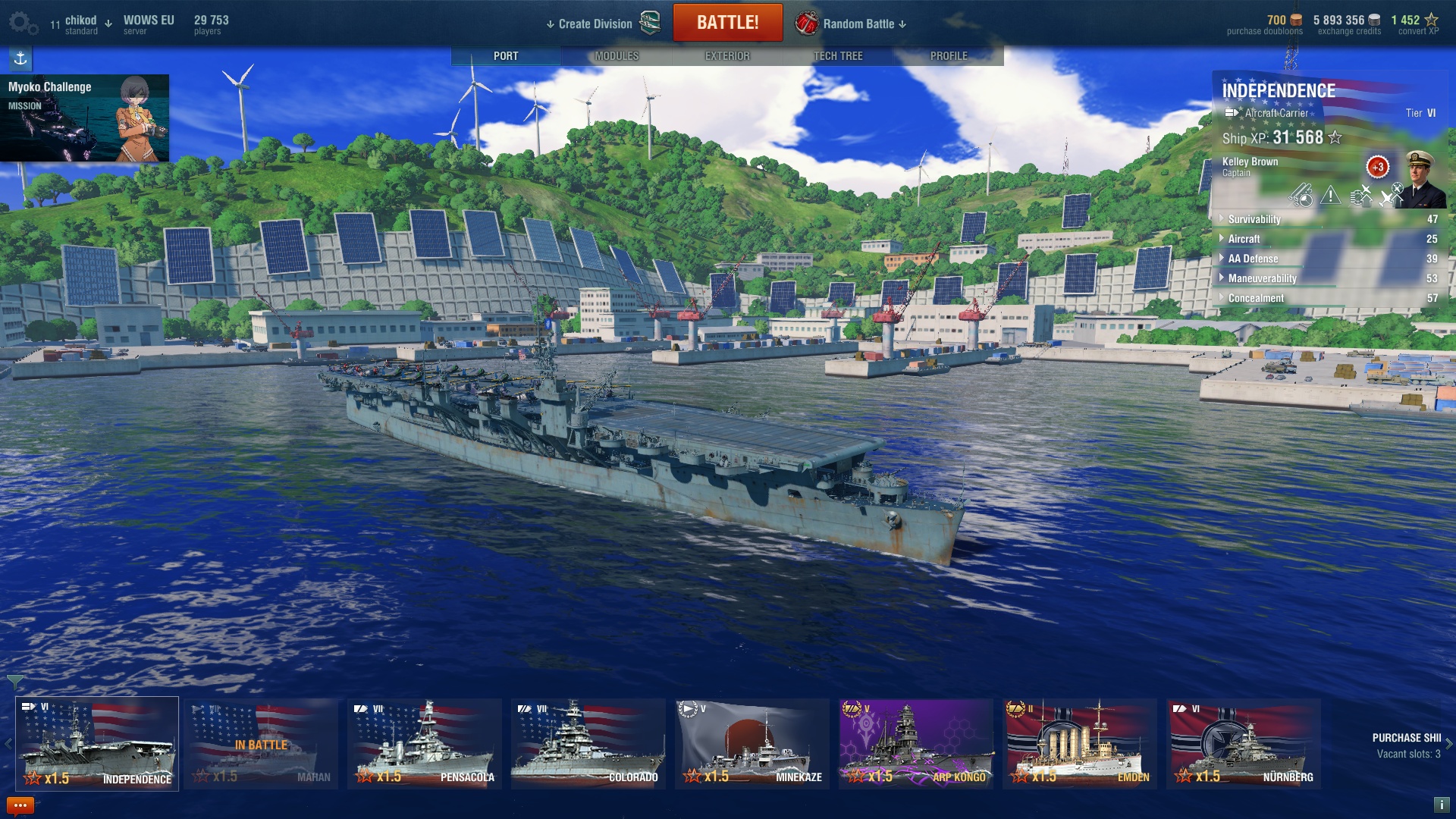
Task: Switch to the Modules tab
Action: tap(617, 56)
